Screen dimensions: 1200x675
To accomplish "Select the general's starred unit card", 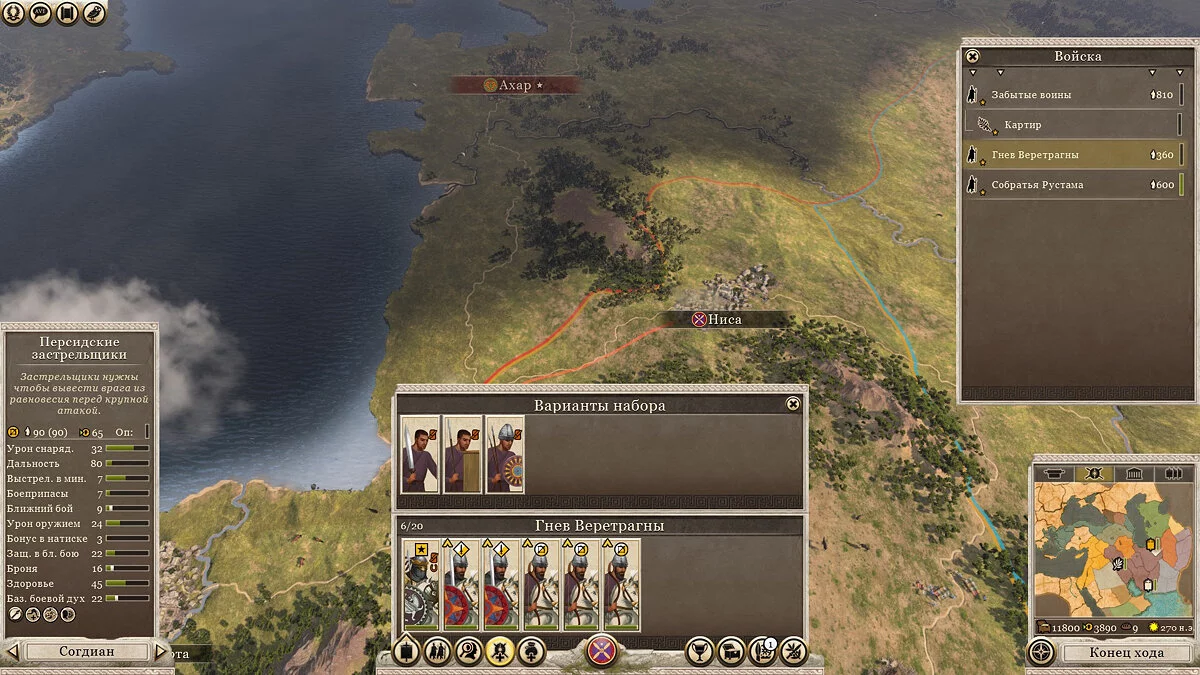I will point(420,584).
